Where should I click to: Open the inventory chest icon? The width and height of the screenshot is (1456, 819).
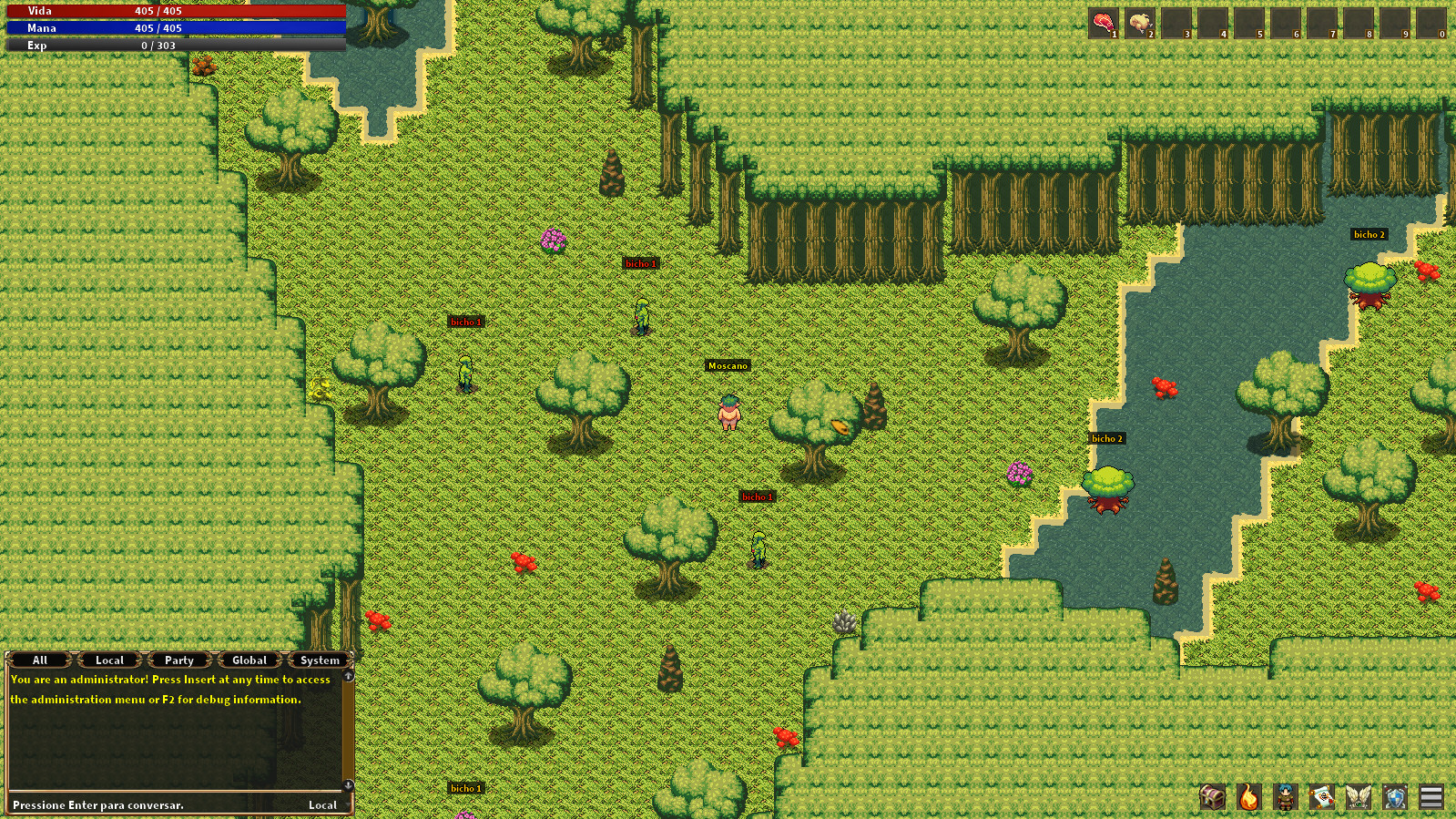[1211, 797]
